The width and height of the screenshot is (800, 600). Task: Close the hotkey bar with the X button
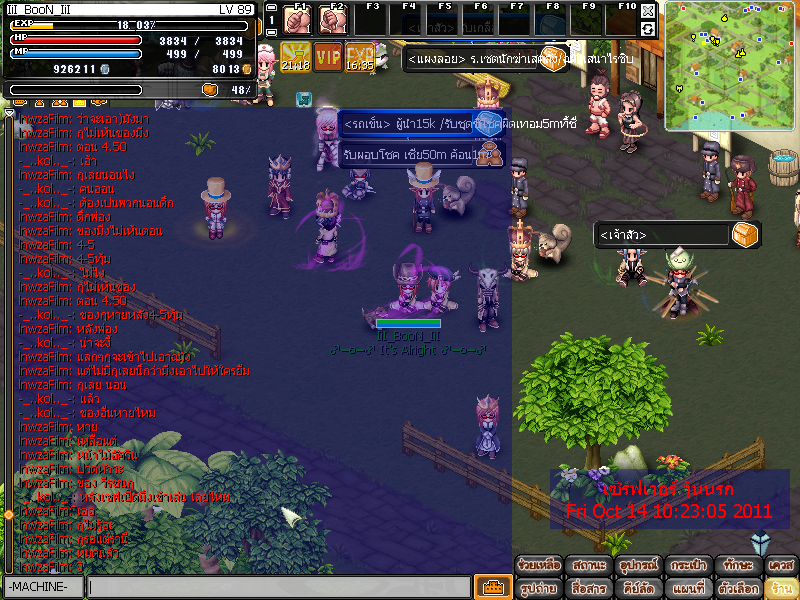pyautogui.click(x=648, y=11)
